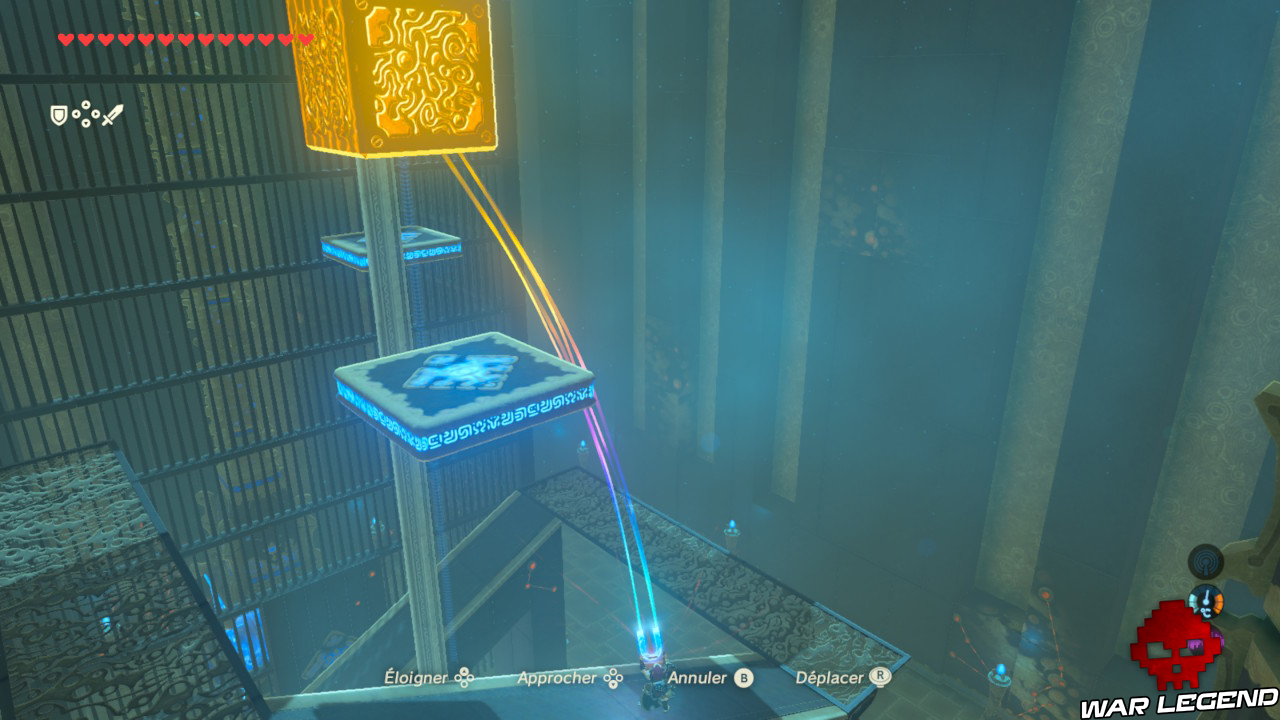Select the first heart in the health bar
This screenshot has height=720, width=1280.
pyautogui.click(x=65, y=38)
